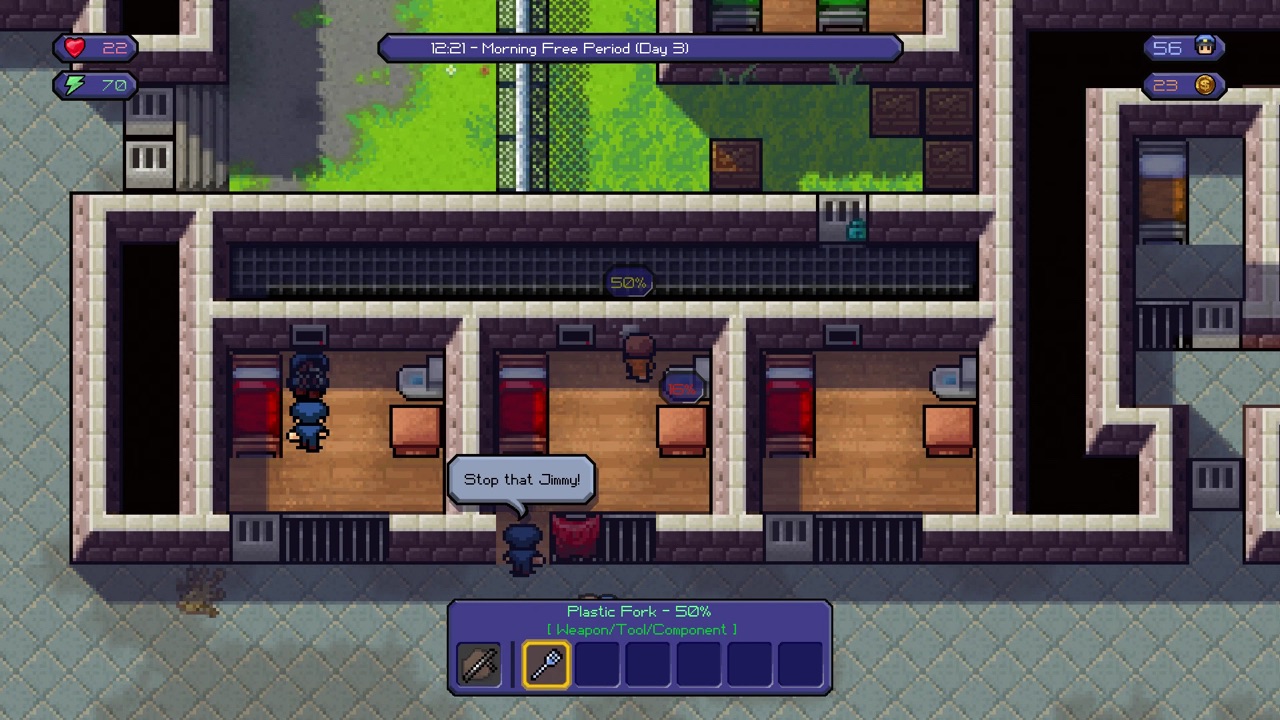This screenshot has height=720, width=1280.
Task: Click the Stop that Jimmy speech bubble
Action: [x=521, y=479]
